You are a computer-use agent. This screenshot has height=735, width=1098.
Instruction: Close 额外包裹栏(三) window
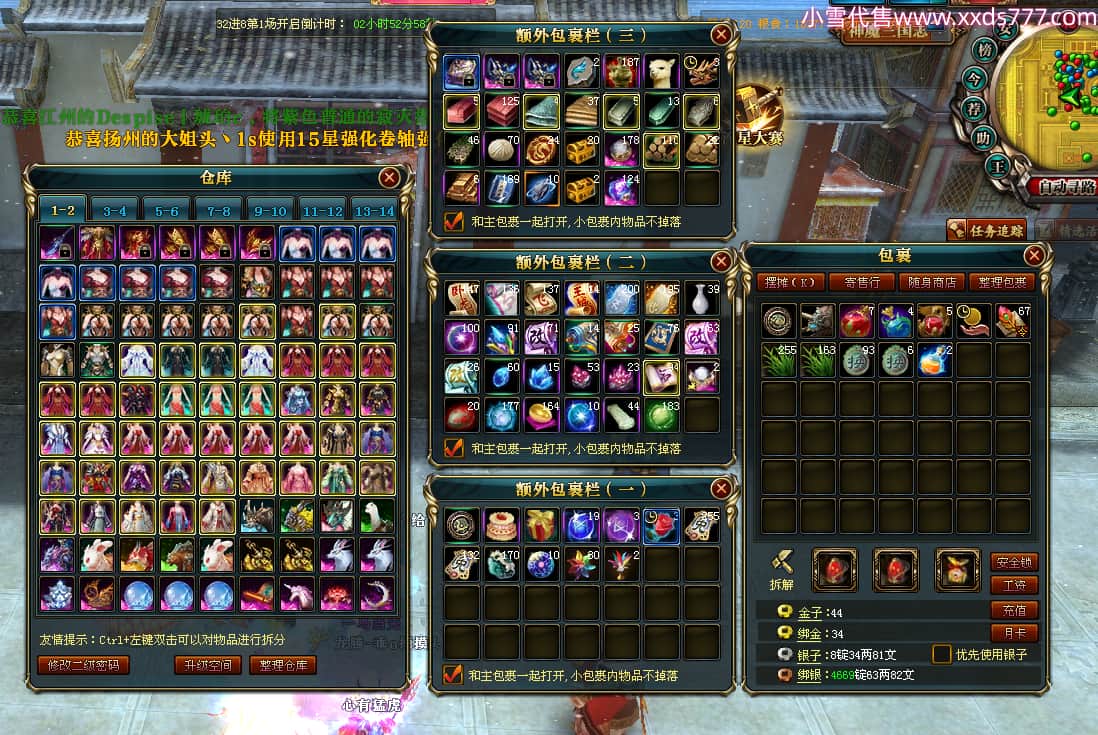click(x=721, y=35)
